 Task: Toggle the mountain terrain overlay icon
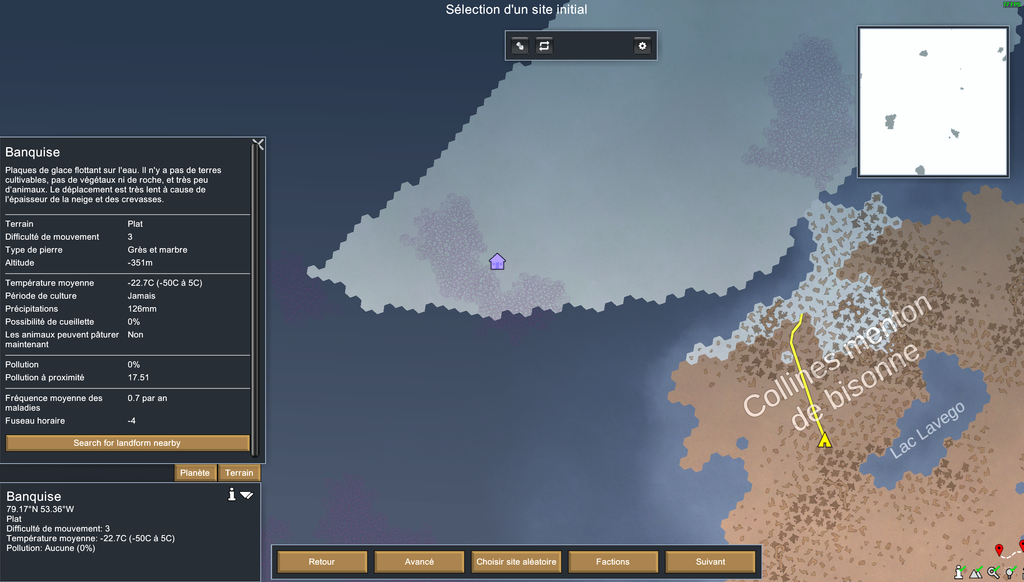pyautogui.click(x=975, y=572)
